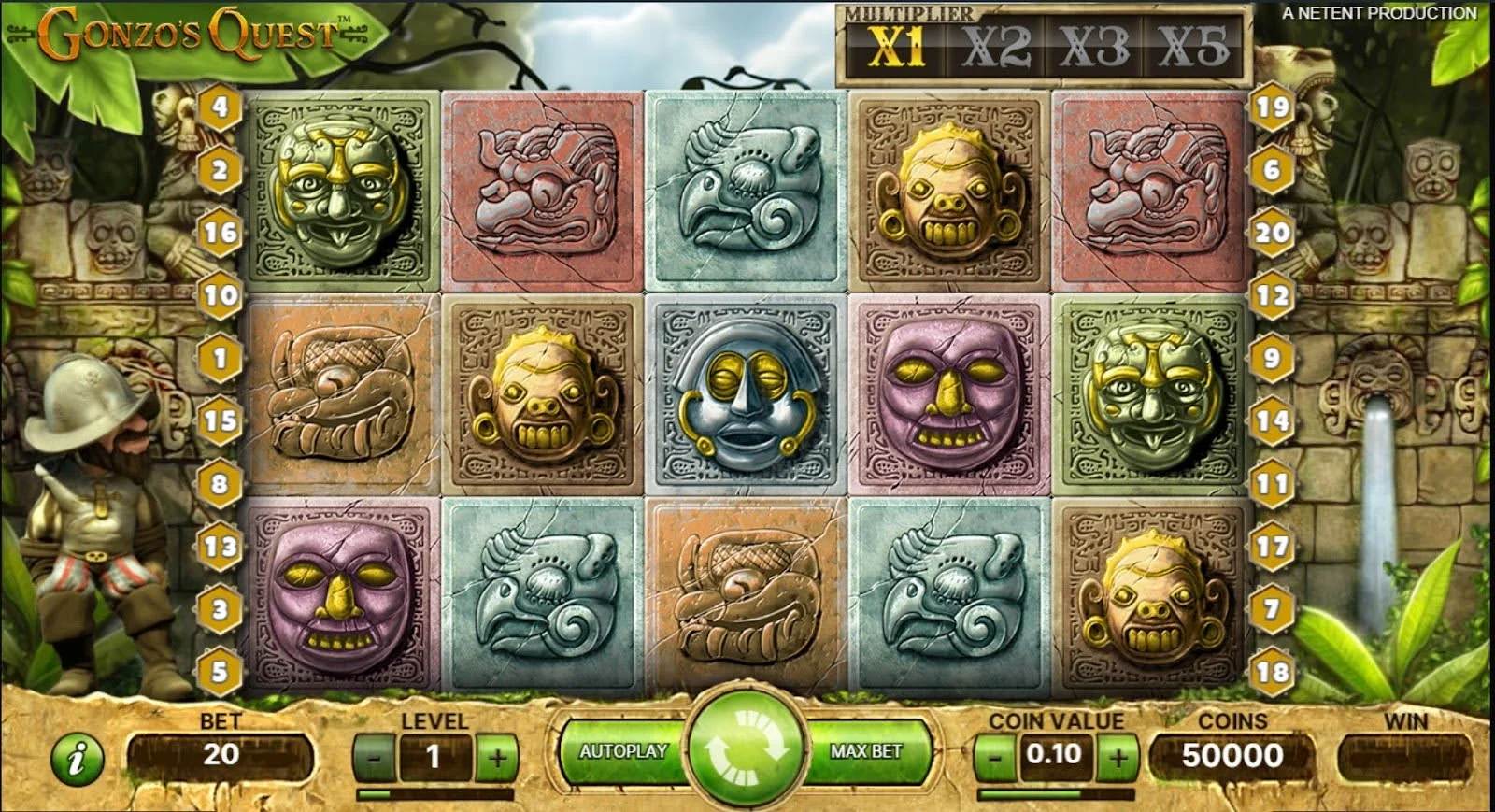Screen dimensions: 1495x812
Task: Click payline 20 hexagon
Action: tap(1273, 232)
